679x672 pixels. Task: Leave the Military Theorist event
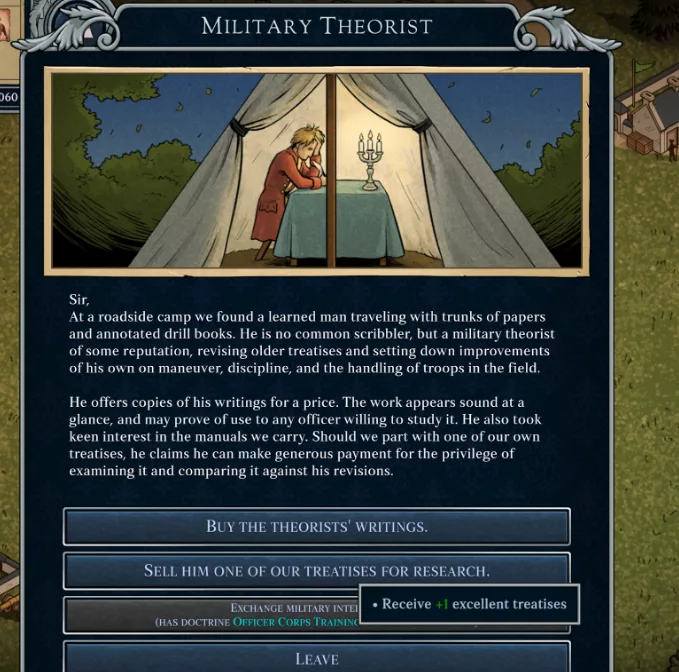coord(316,658)
